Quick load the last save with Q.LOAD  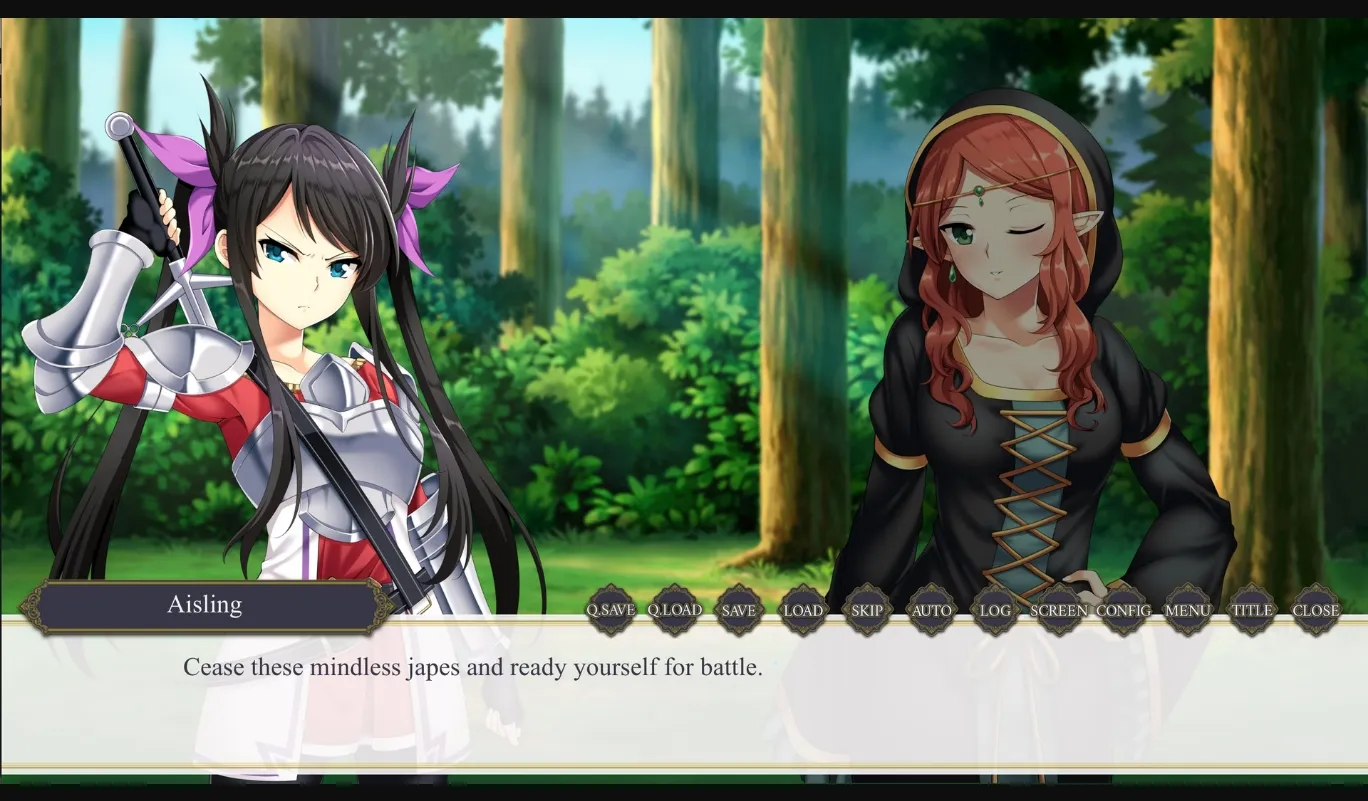point(676,609)
